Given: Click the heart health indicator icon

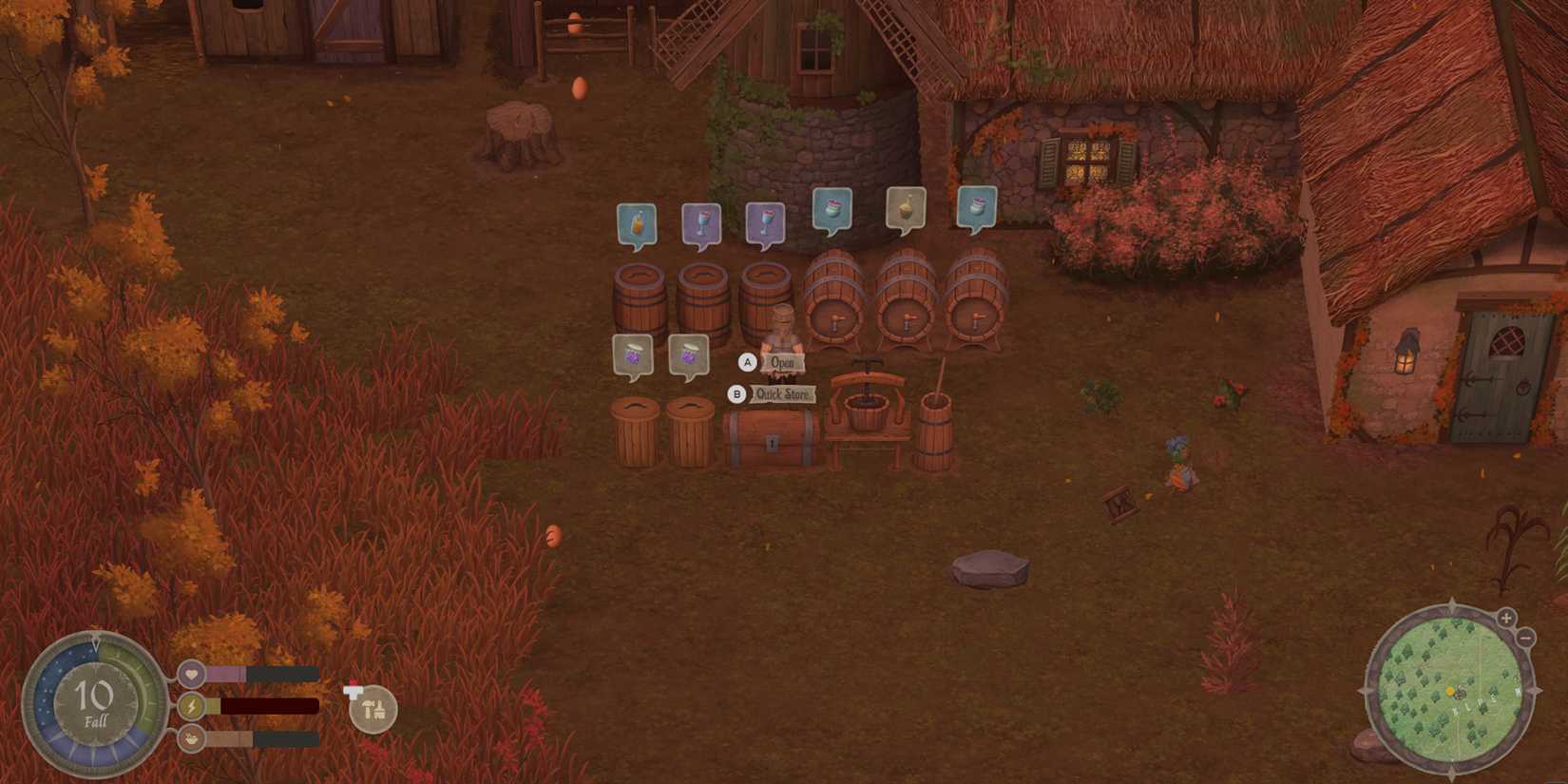Looking at the screenshot, I should (x=191, y=673).
